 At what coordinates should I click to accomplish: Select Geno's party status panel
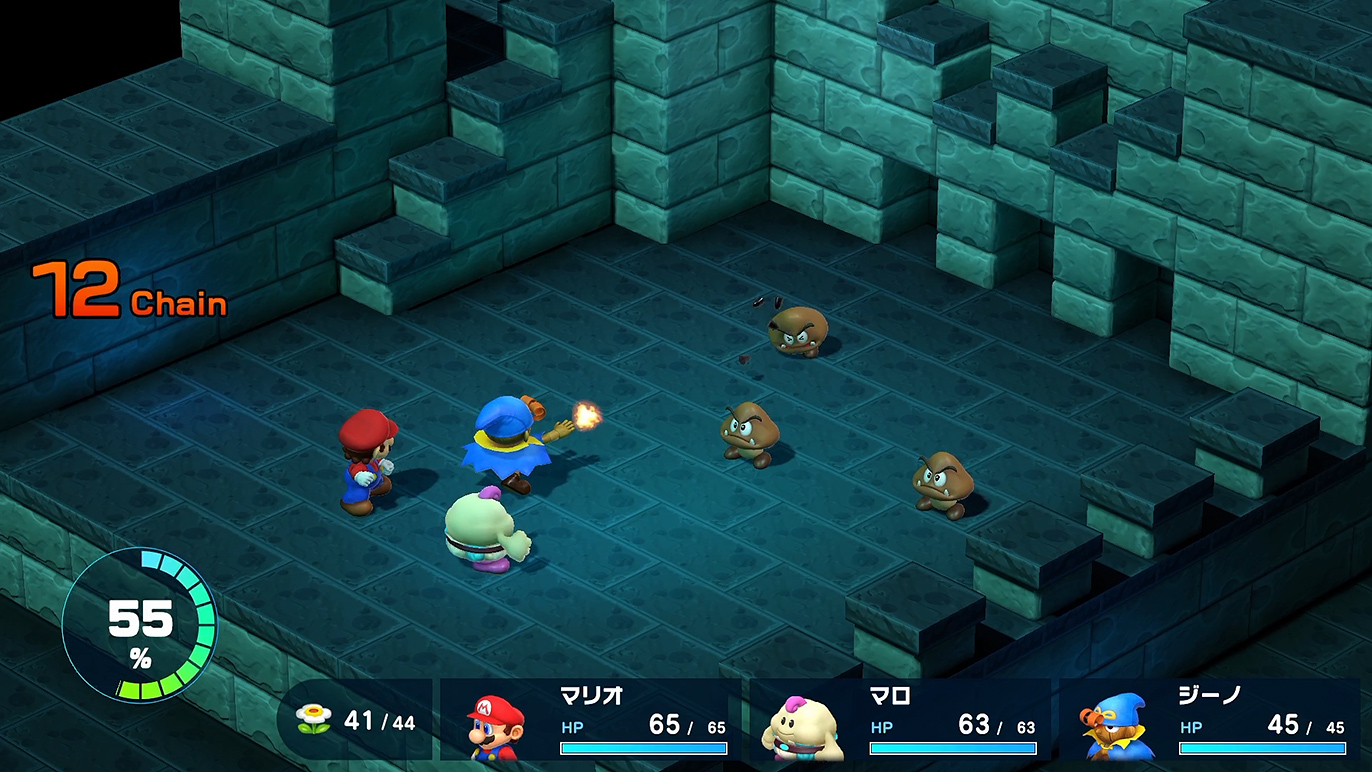tap(1210, 720)
